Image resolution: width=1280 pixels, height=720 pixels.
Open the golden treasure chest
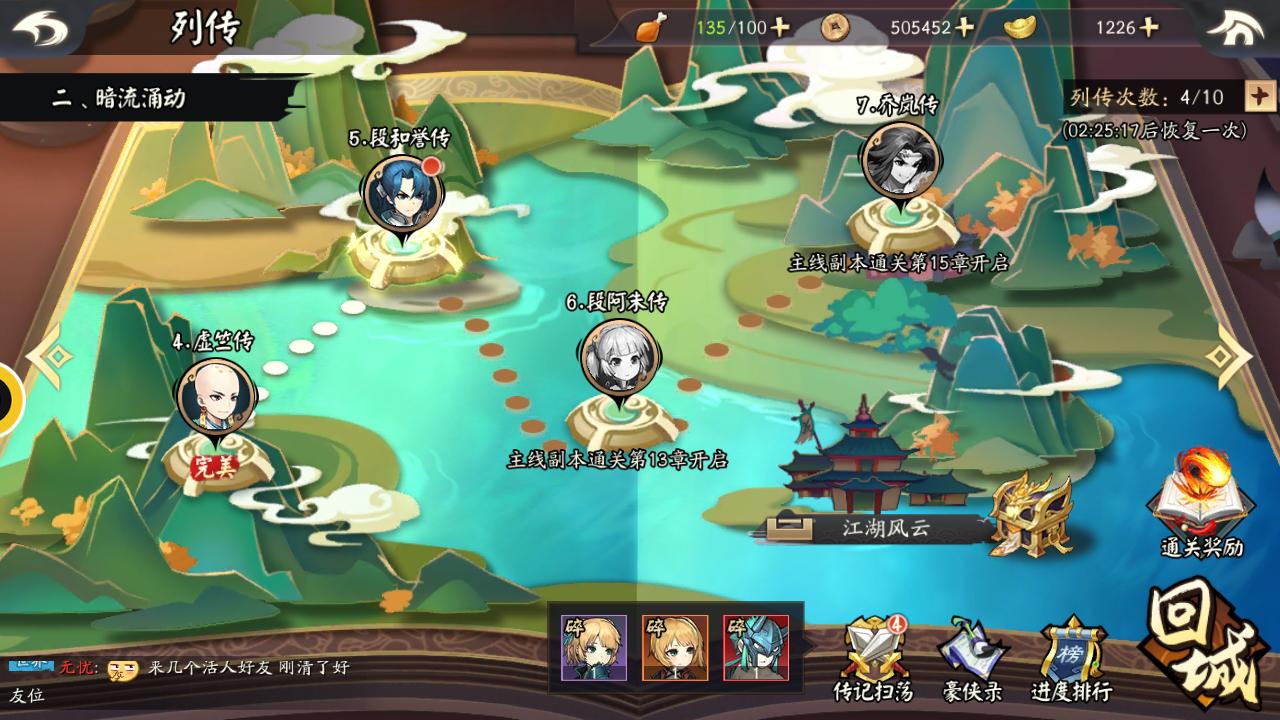[1032, 515]
